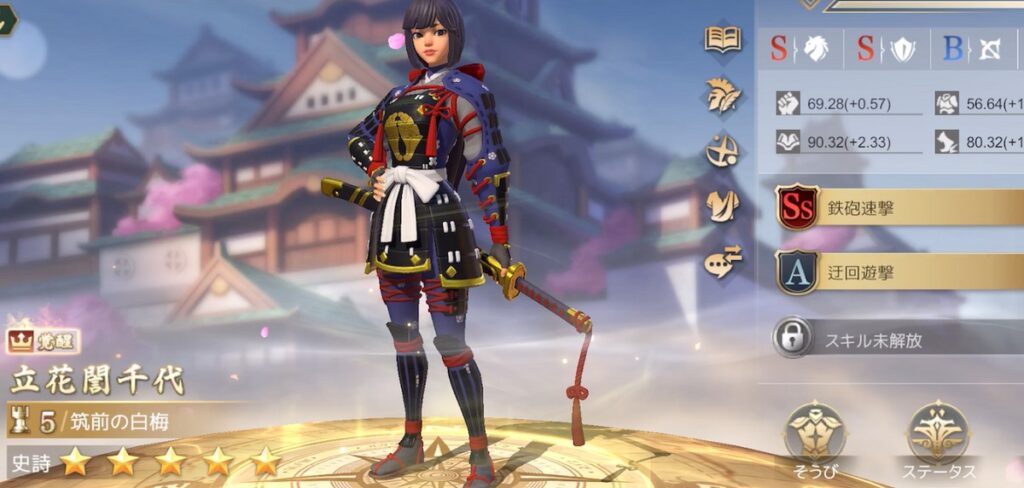Tap the B-rank bow aptitude
Screen dimensions: 1024x488
pos(972,47)
